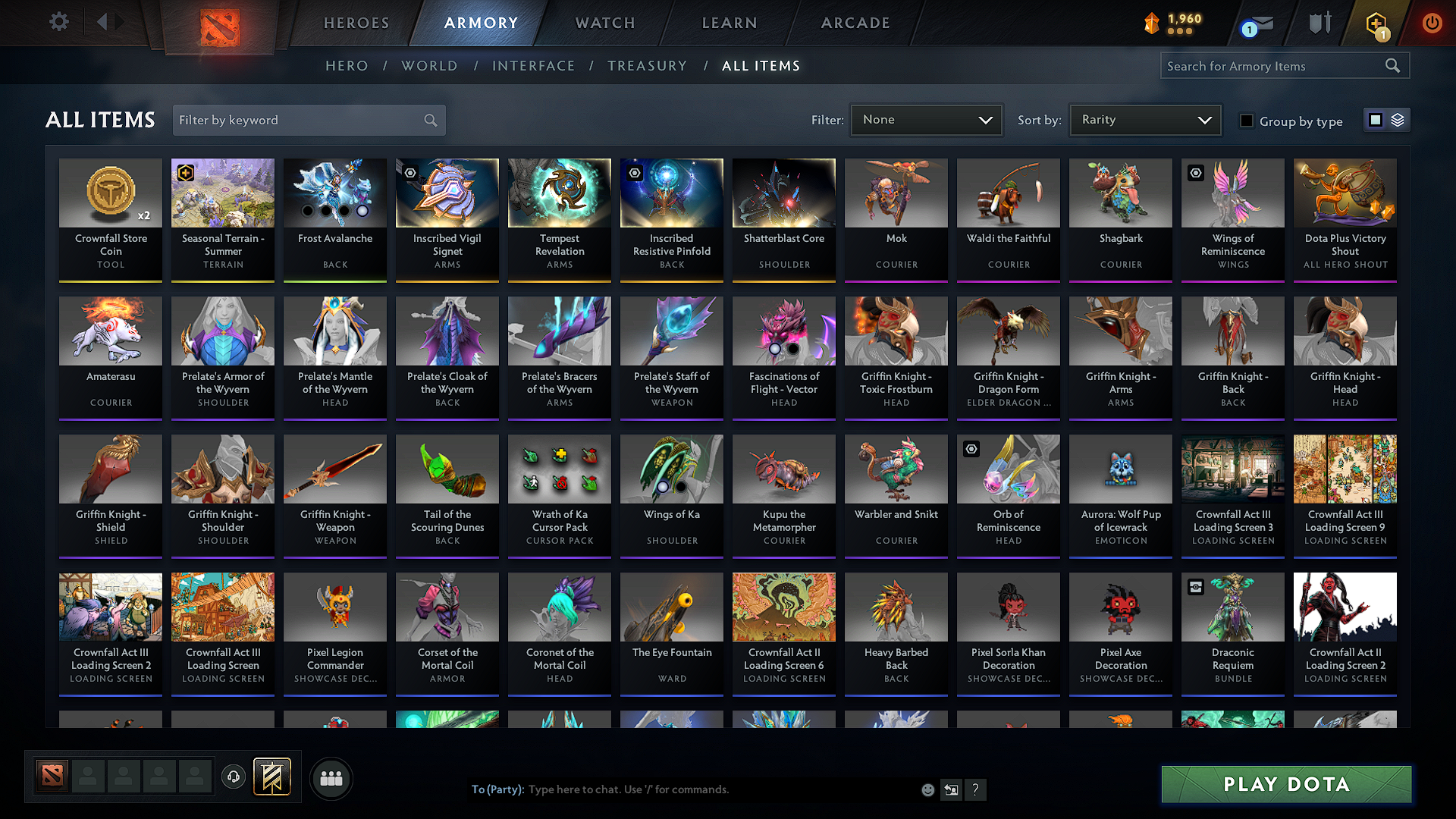Open the TREASURY section
This screenshot has width=1456, height=819.
(647, 66)
